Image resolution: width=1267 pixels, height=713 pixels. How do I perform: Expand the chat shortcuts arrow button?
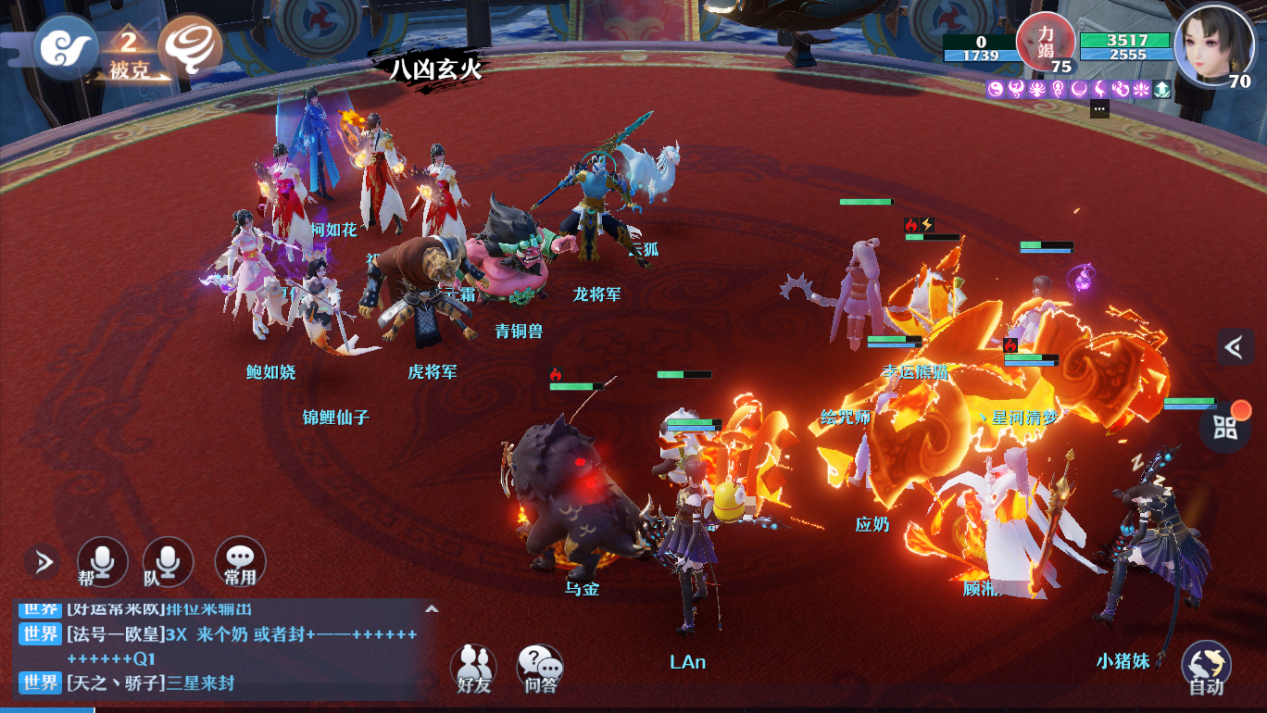pos(43,562)
